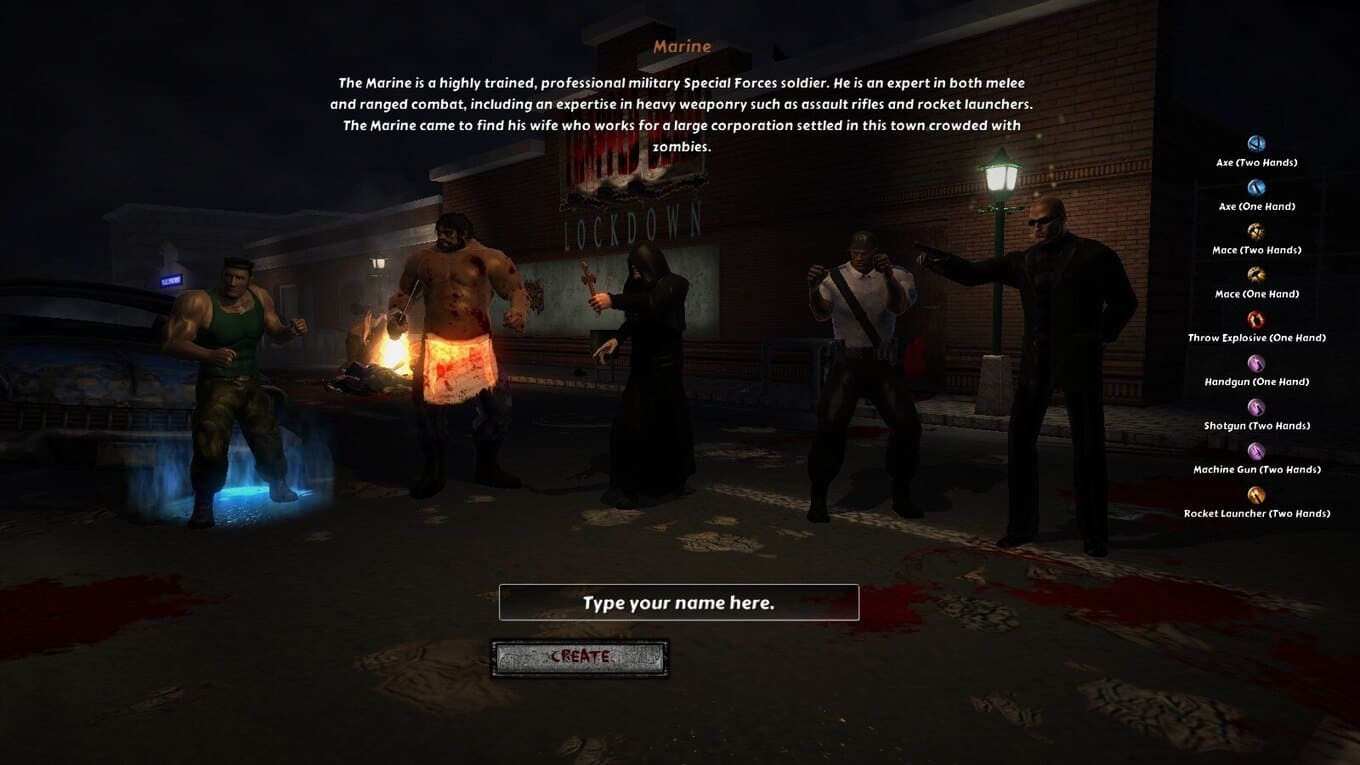Select the Axe (One Hand) skill icon
The width and height of the screenshot is (1360, 765).
point(1256,188)
